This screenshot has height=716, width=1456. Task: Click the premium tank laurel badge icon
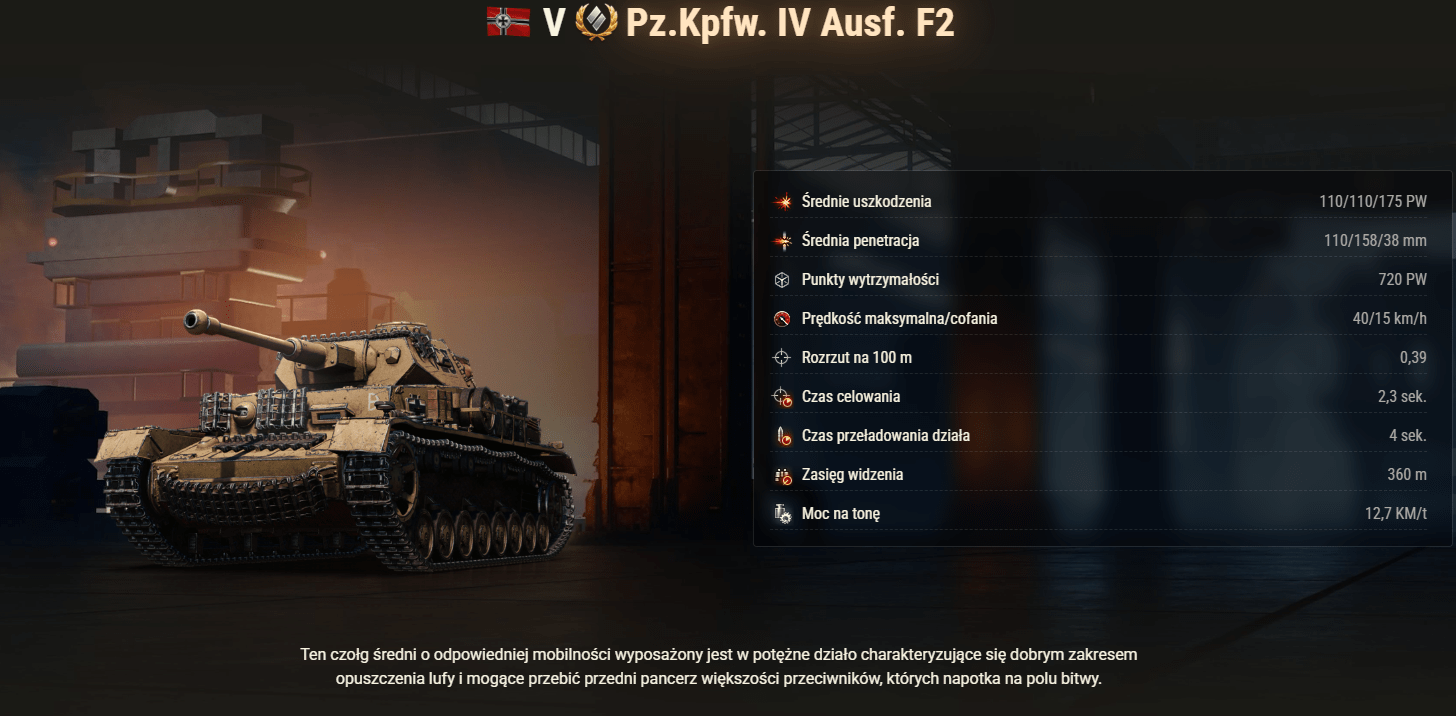coord(597,22)
